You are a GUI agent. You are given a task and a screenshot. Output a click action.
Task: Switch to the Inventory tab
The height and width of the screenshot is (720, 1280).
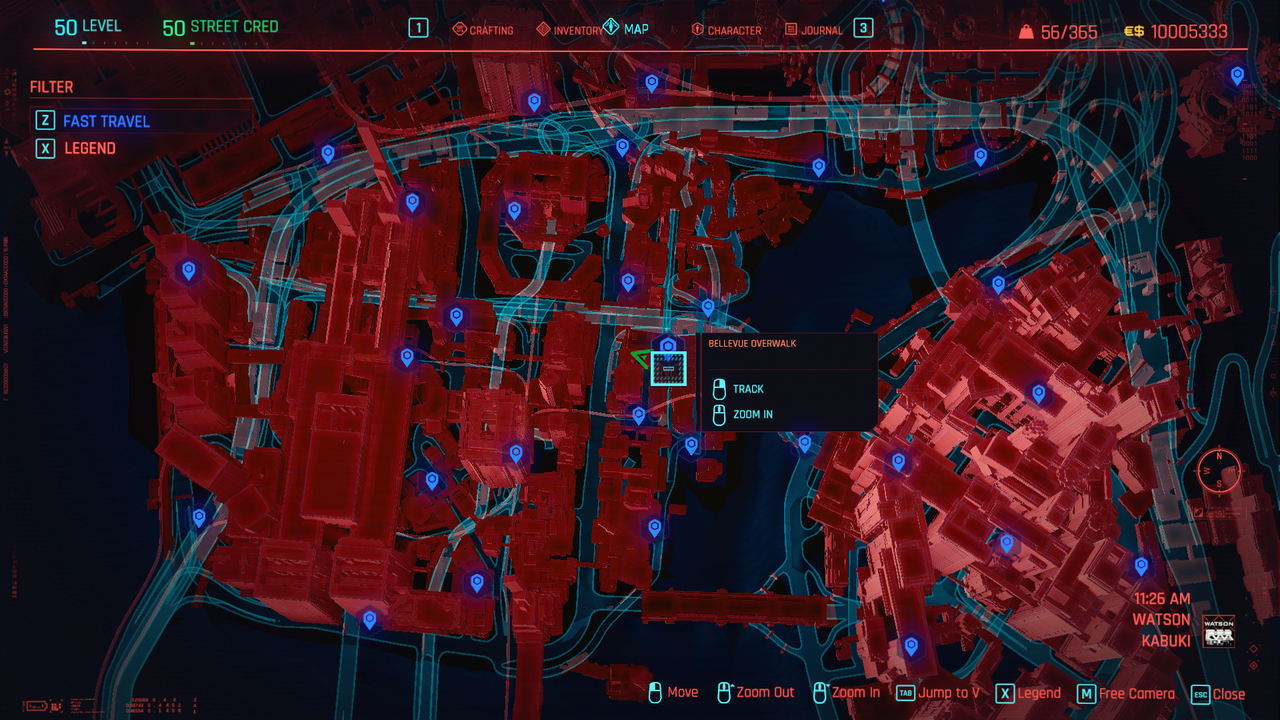[x=570, y=30]
